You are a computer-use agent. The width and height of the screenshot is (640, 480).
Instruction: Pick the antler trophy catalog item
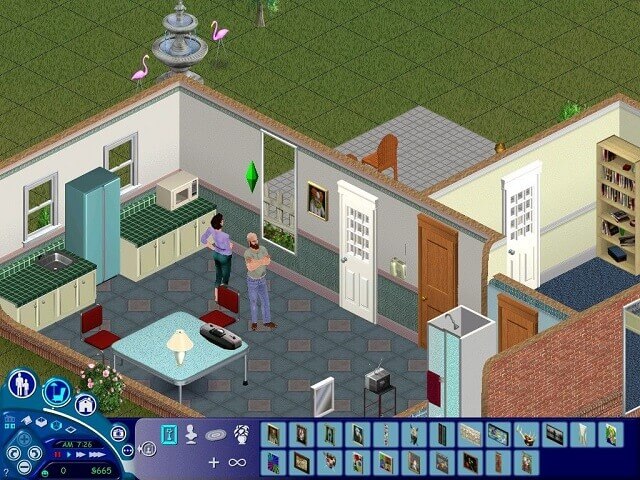point(525,434)
